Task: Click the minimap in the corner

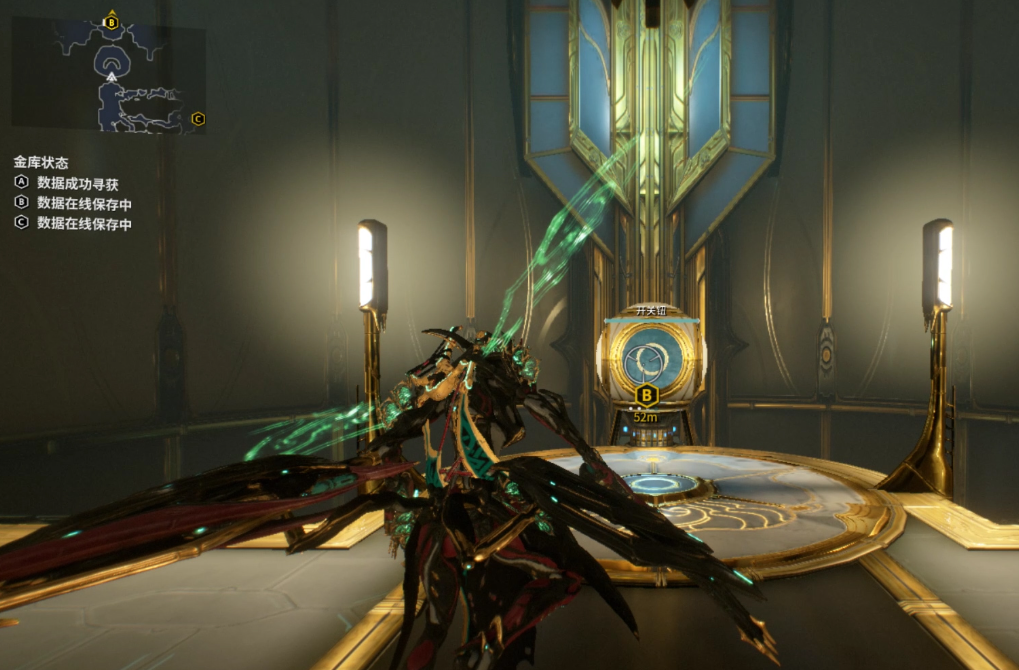Action: (108, 74)
